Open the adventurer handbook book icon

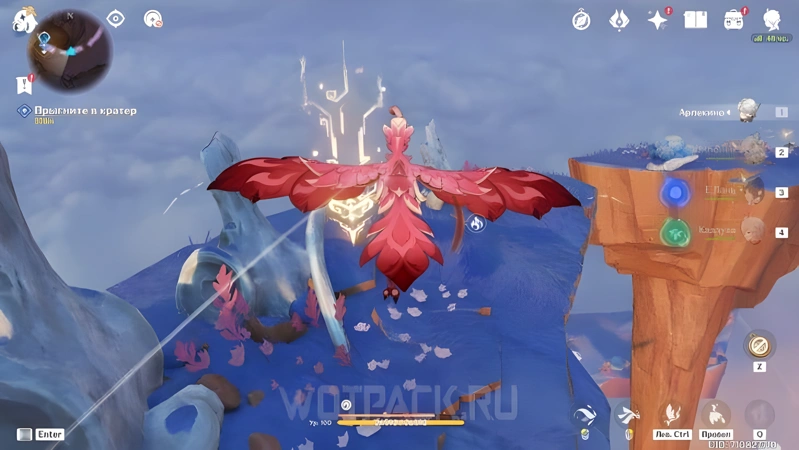click(695, 20)
